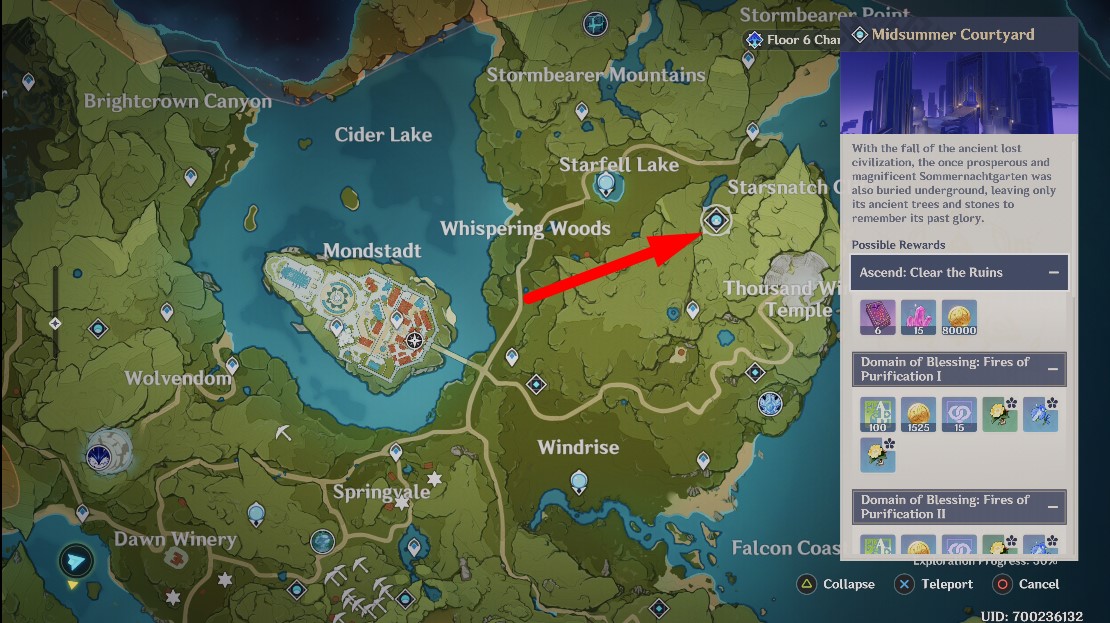Select the Starfell Lake statue marker
This screenshot has width=1110, height=623.
pyautogui.click(x=605, y=185)
